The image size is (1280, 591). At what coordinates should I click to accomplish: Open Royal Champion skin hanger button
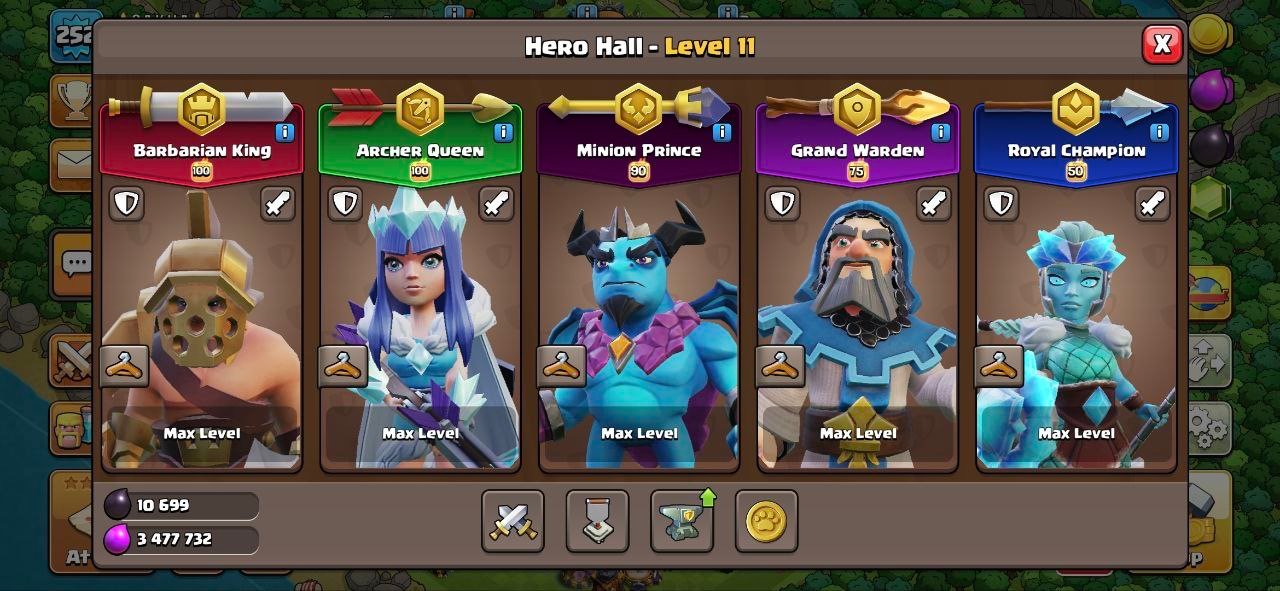click(999, 366)
